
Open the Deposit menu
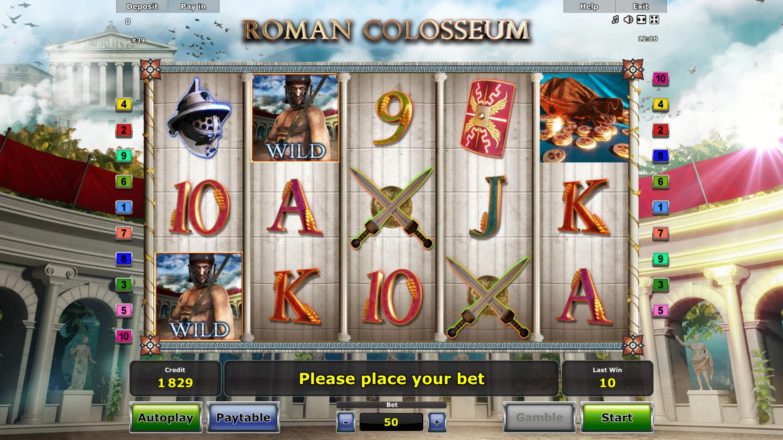click(142, 6)
